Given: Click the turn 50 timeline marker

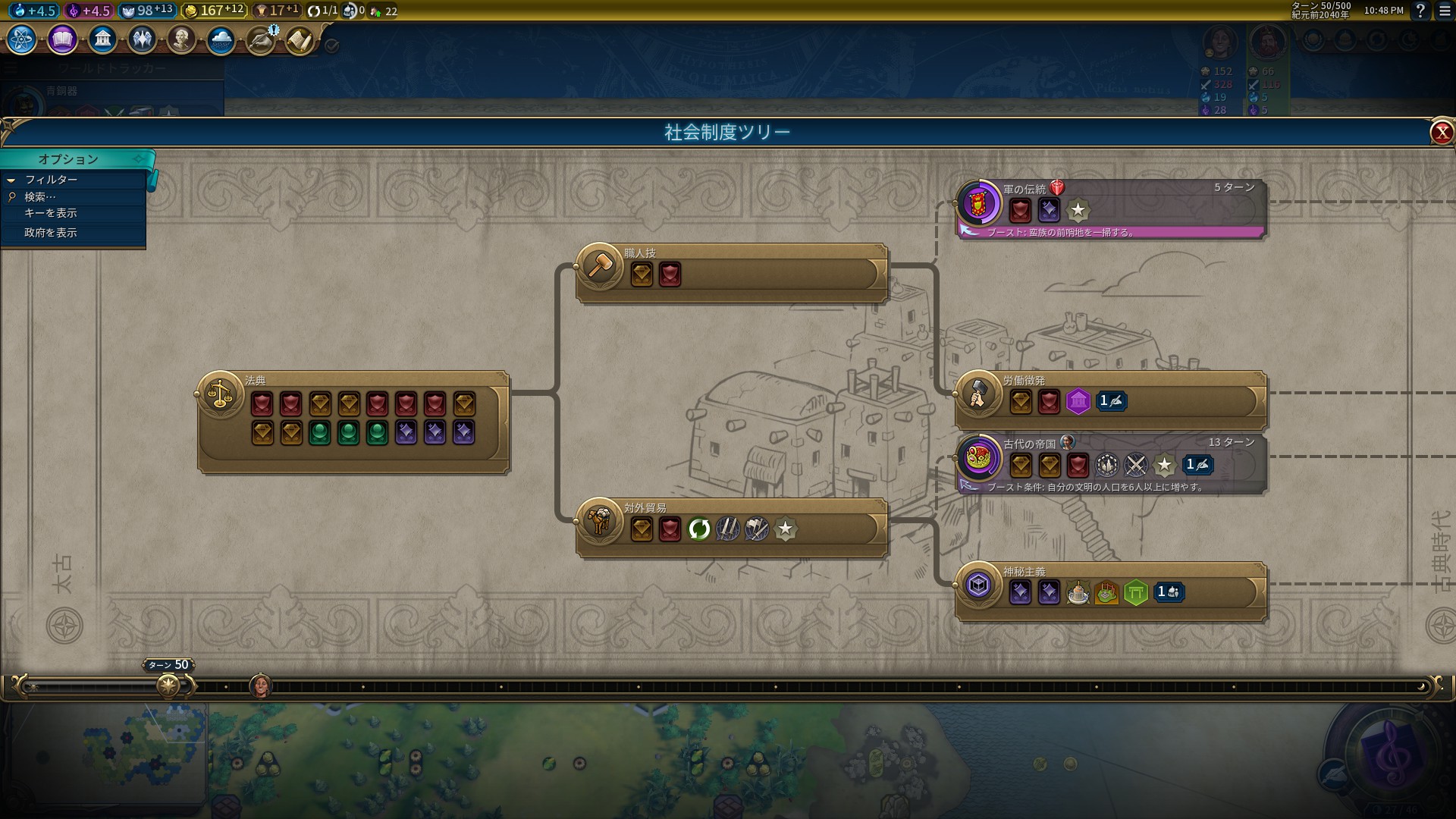Looking at the screenshot, I should click(168, 686).
